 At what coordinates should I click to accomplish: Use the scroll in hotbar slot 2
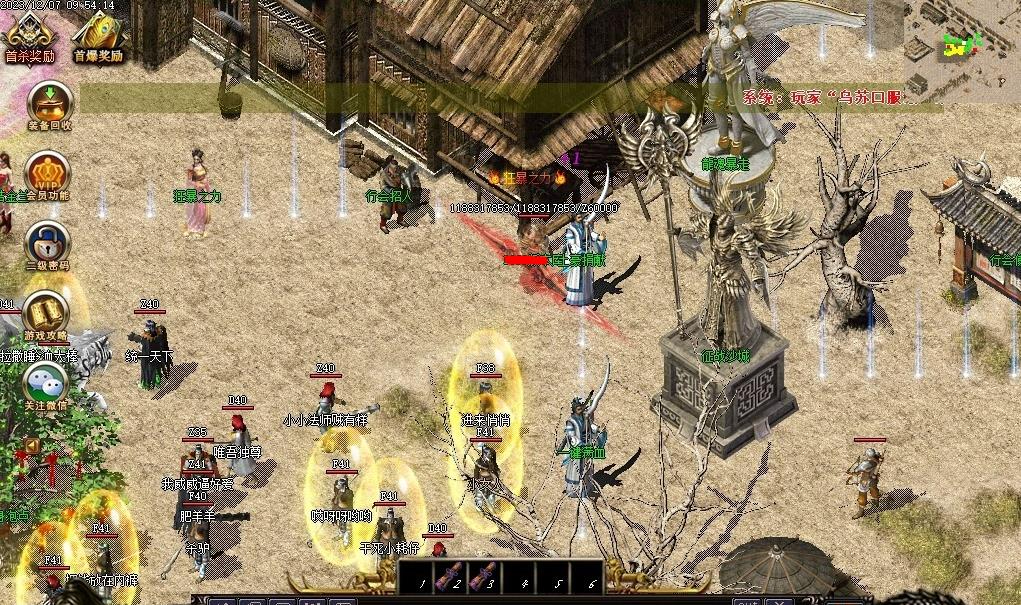tap(451, 577)
